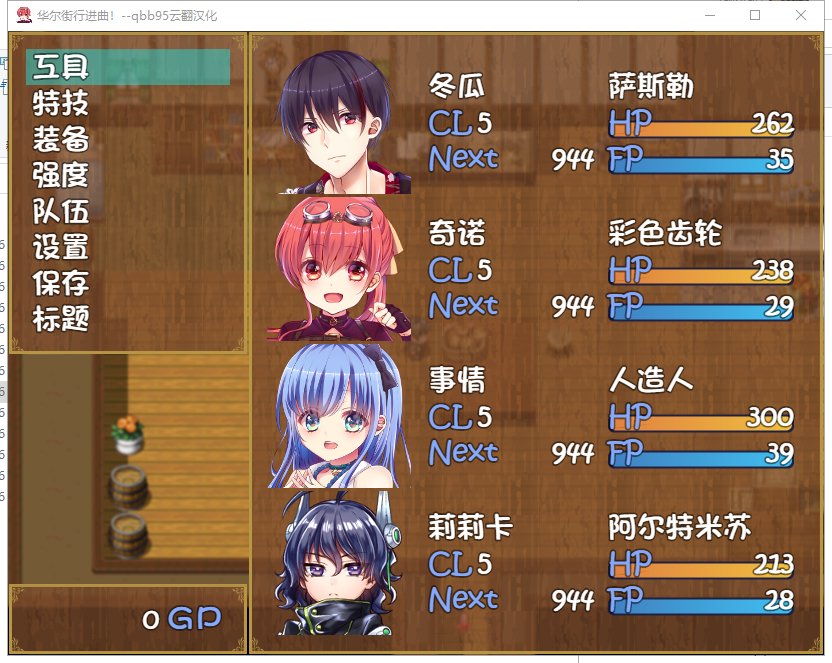The height and width of the screenshot is (663, 832).
Task: Select the 特技 skills entry
Action: click(62, 104)
